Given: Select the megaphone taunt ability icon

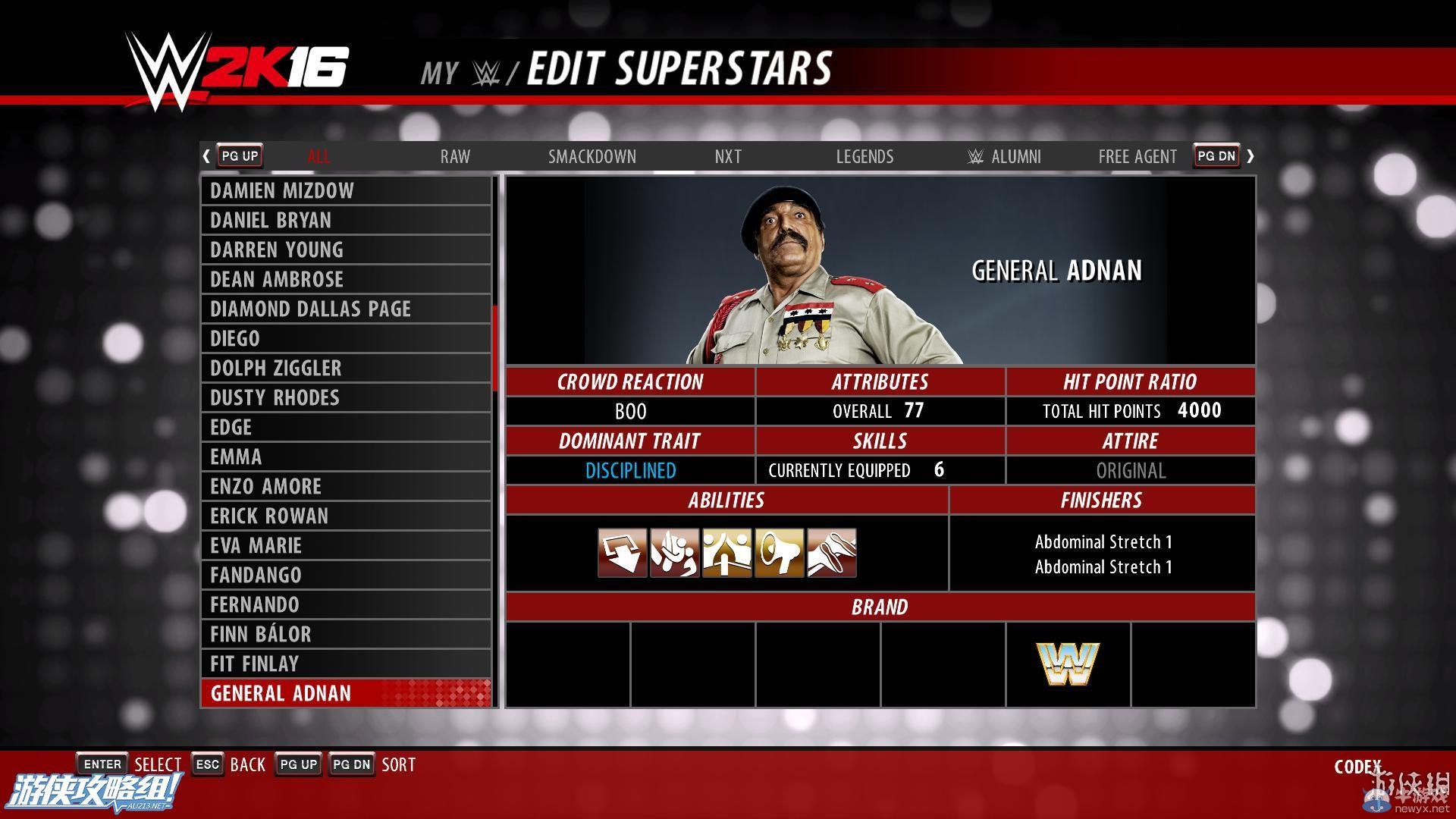Looking at the screenshot, I should [780, 553].
